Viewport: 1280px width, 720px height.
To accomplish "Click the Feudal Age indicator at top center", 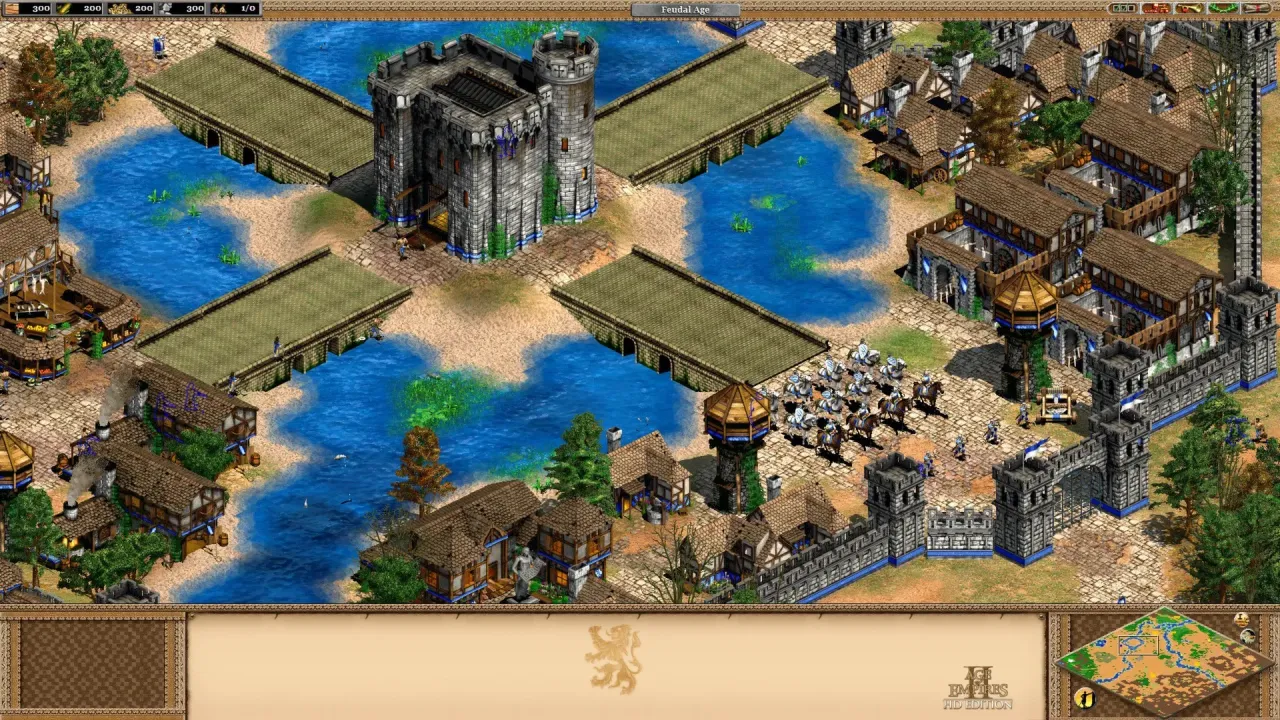I will [686, 9].
